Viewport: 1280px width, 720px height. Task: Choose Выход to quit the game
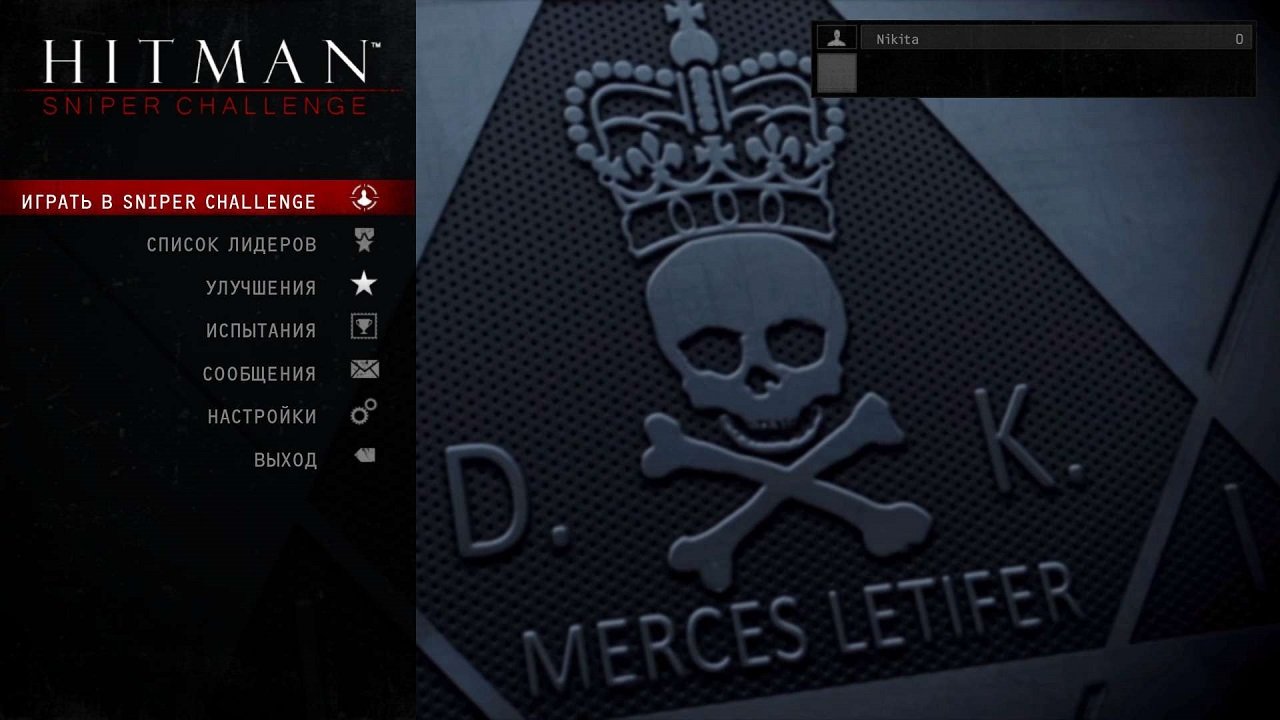(288, 458)
